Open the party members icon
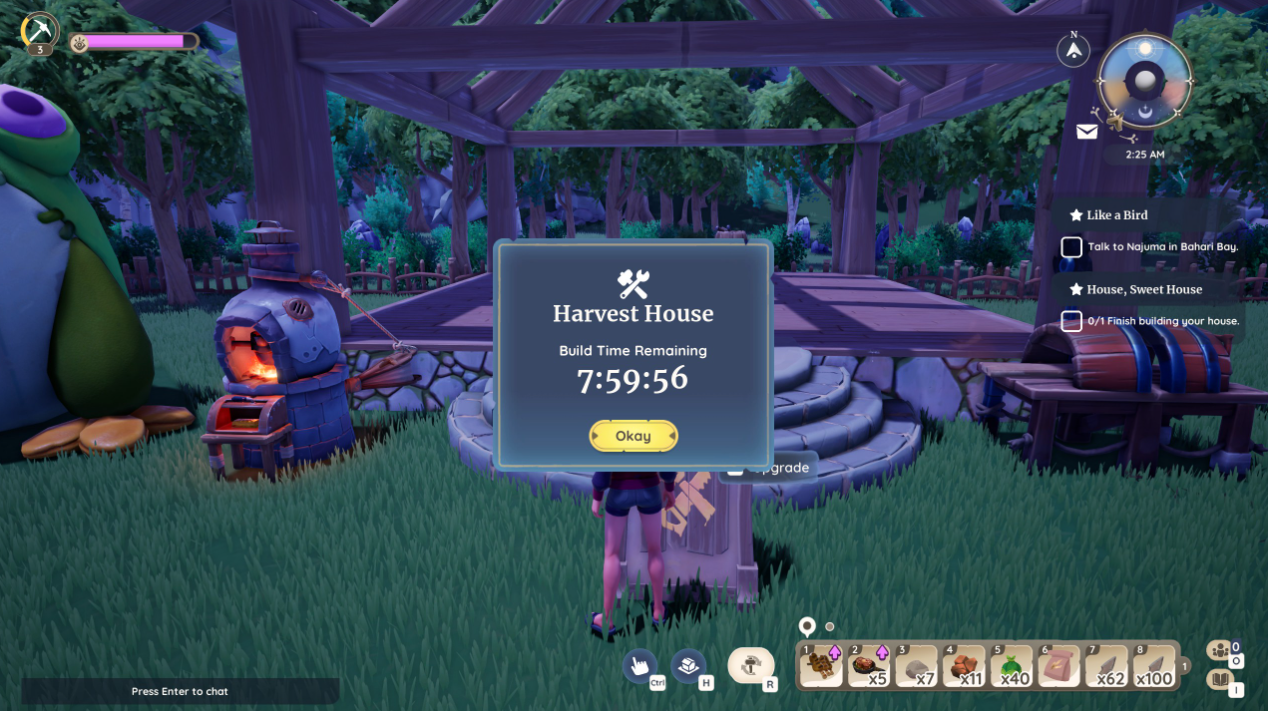This screenshot has height=711, width=1268. [x=1219, y=651]
